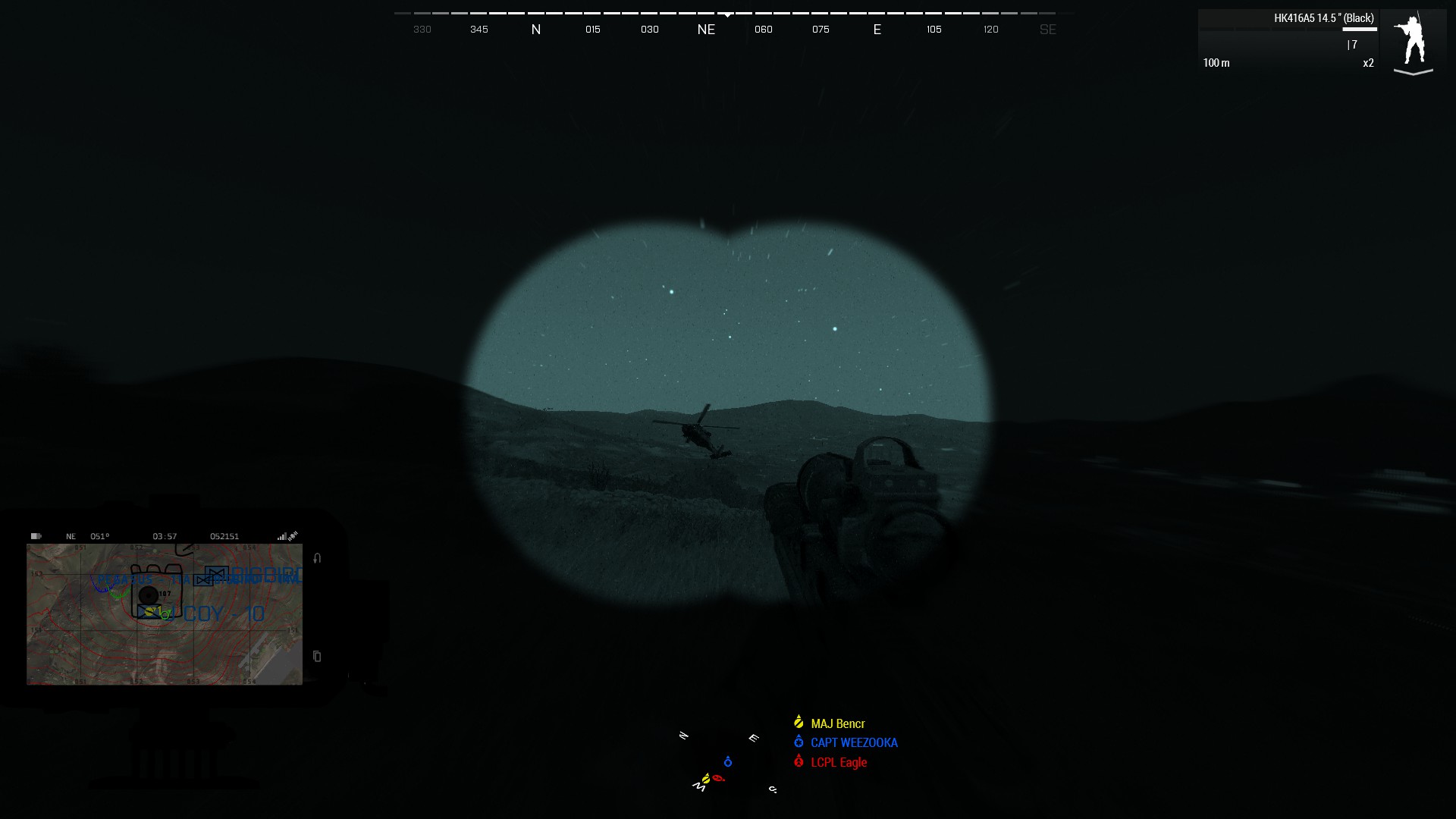Image resolution: width=1456 pixels, height=819 pixels.
Task: Tap the signal strength bars on the GPS
Action: point(281,536)
